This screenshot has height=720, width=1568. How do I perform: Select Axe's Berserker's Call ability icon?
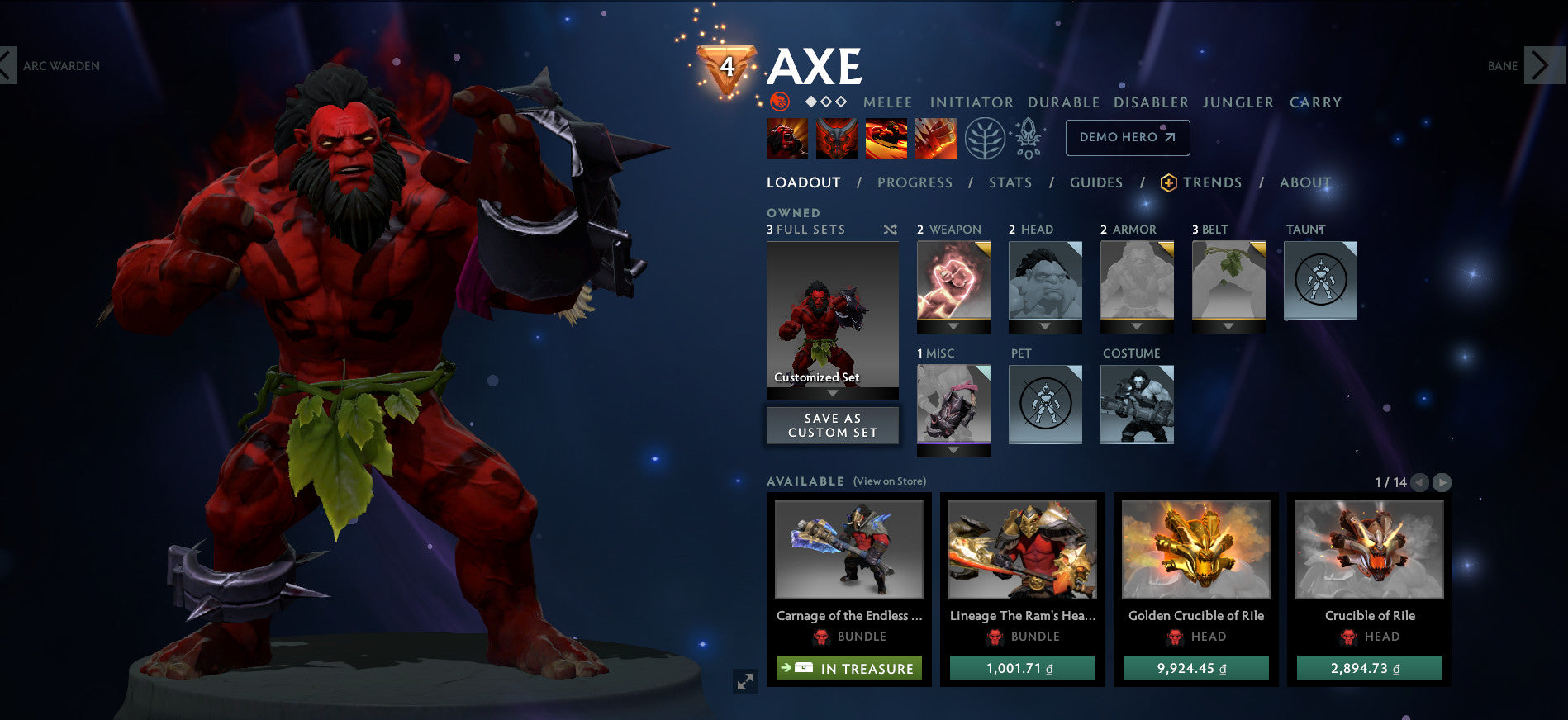(x=787, y=138)
